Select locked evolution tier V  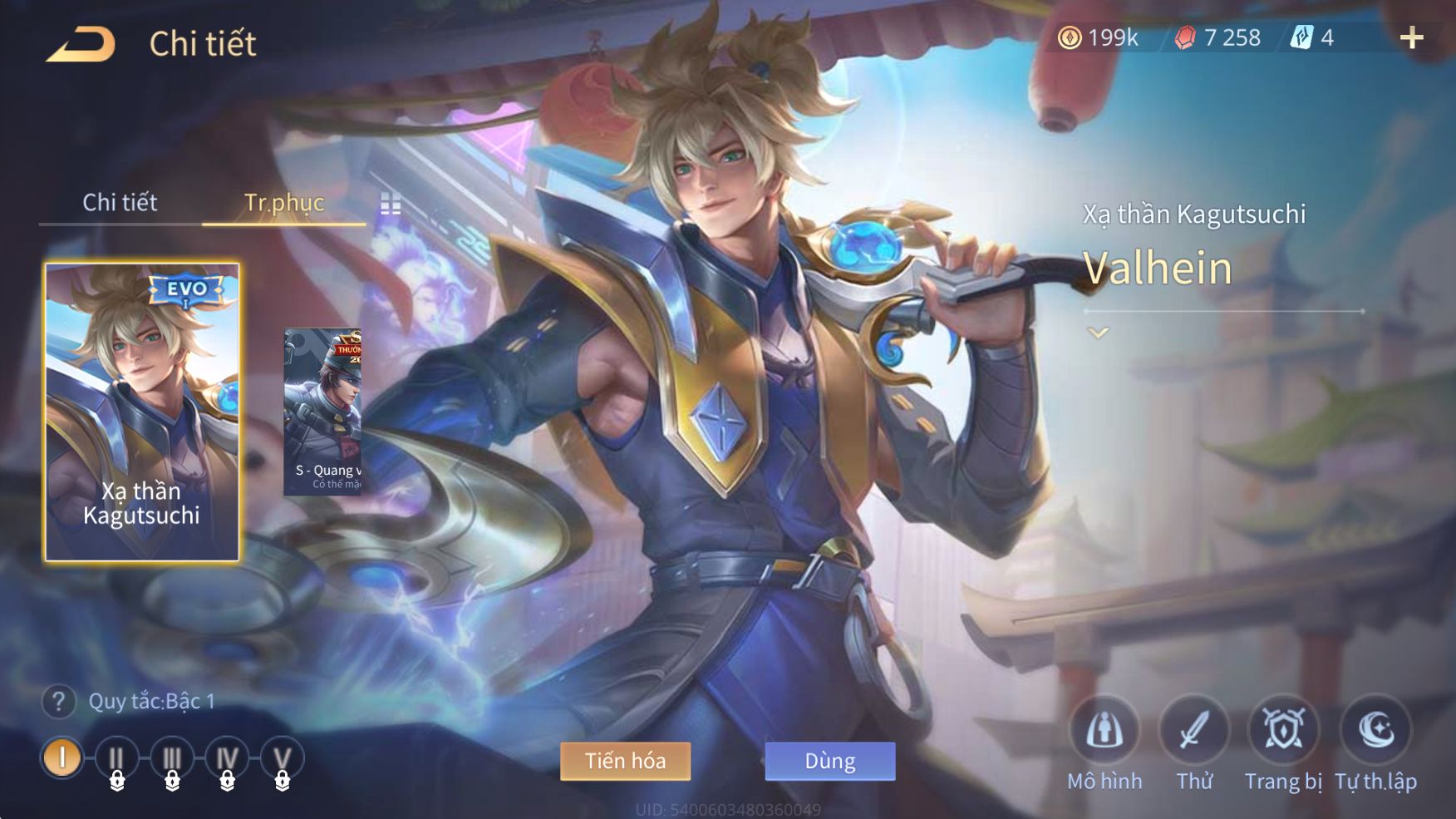click(x=282, y=759)
